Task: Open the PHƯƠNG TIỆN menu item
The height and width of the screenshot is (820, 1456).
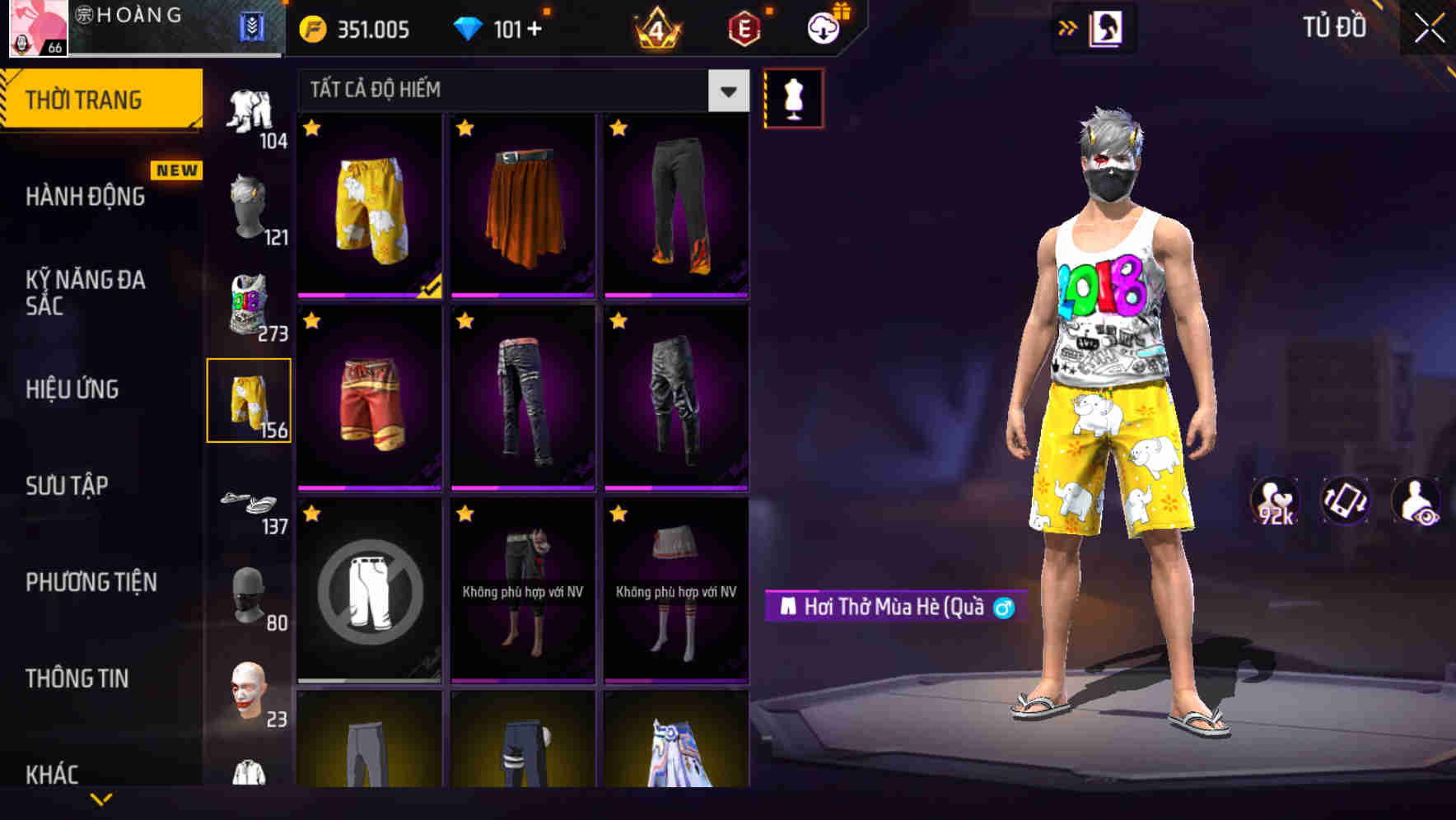Action: pos(91,581)
